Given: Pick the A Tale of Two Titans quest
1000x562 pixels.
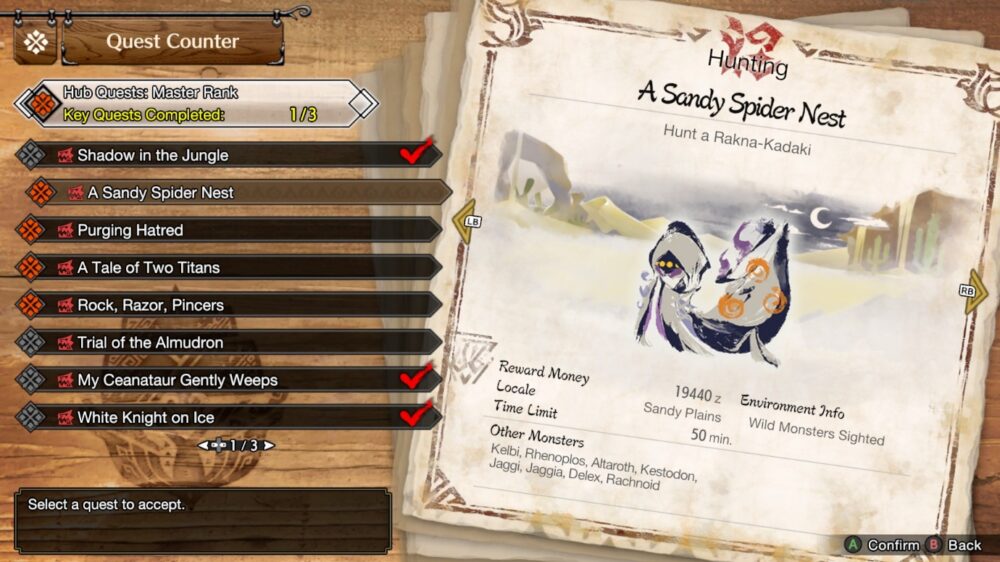Looking at the screenshot, I should click(228, 267).
